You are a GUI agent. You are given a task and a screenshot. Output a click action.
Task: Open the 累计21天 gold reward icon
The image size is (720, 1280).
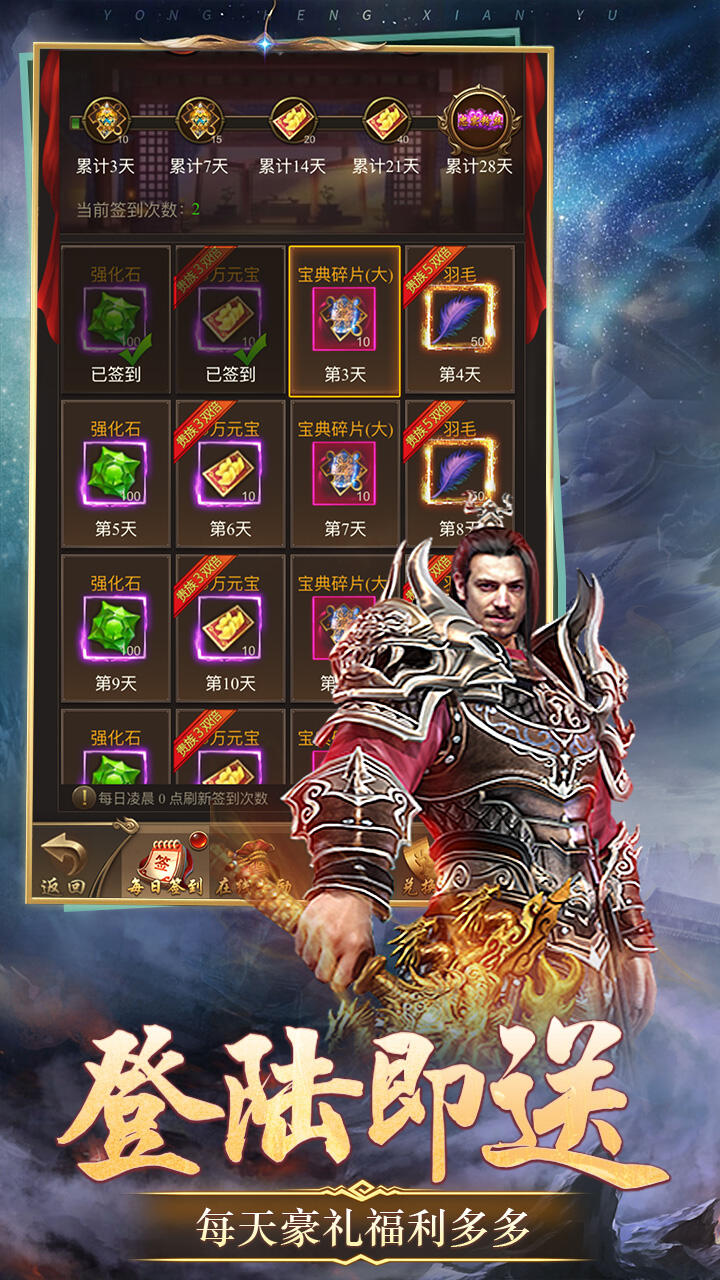coord(385,122)
